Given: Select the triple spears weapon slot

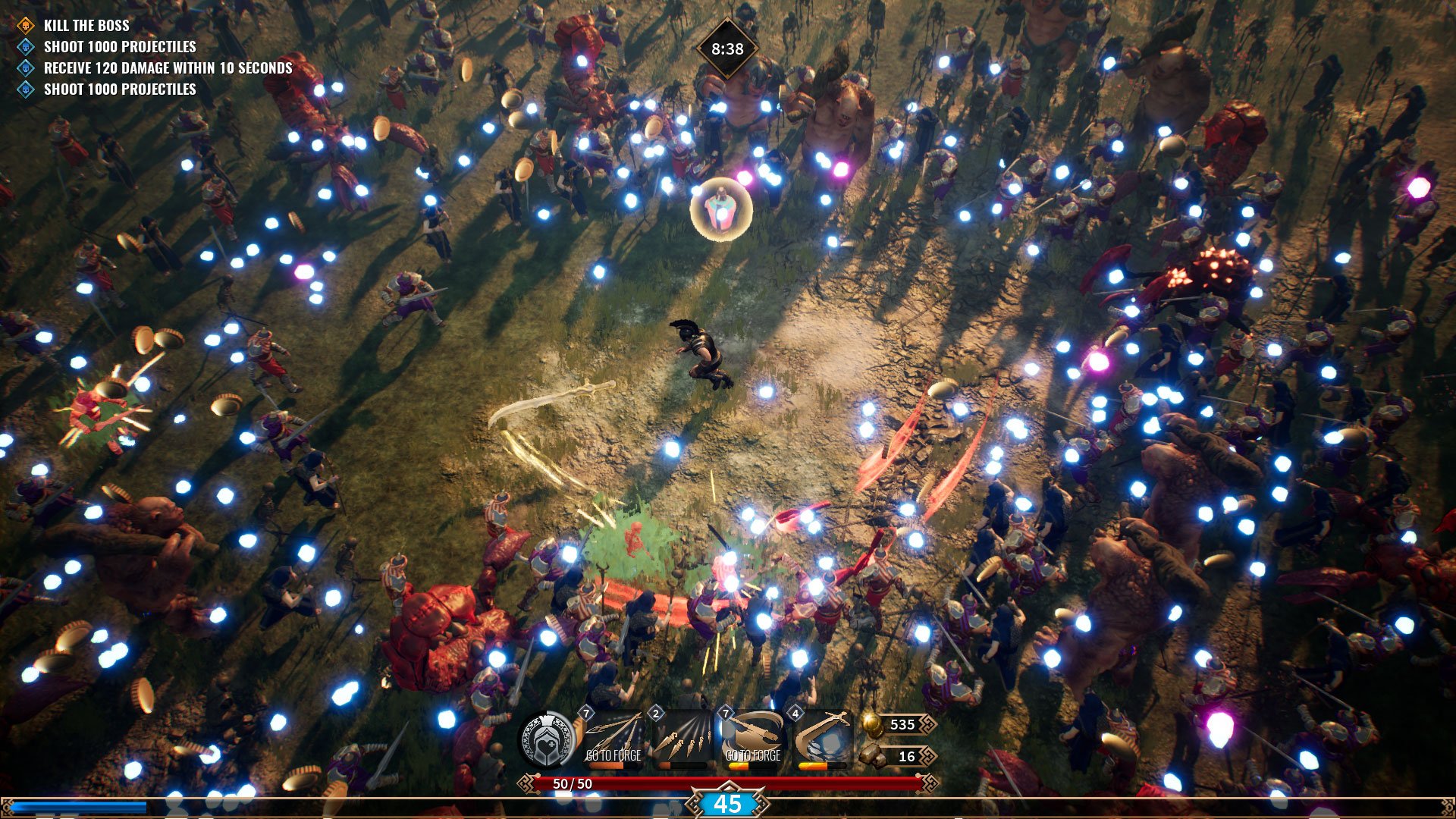Looking at the screenshot, I should [613, 739].
